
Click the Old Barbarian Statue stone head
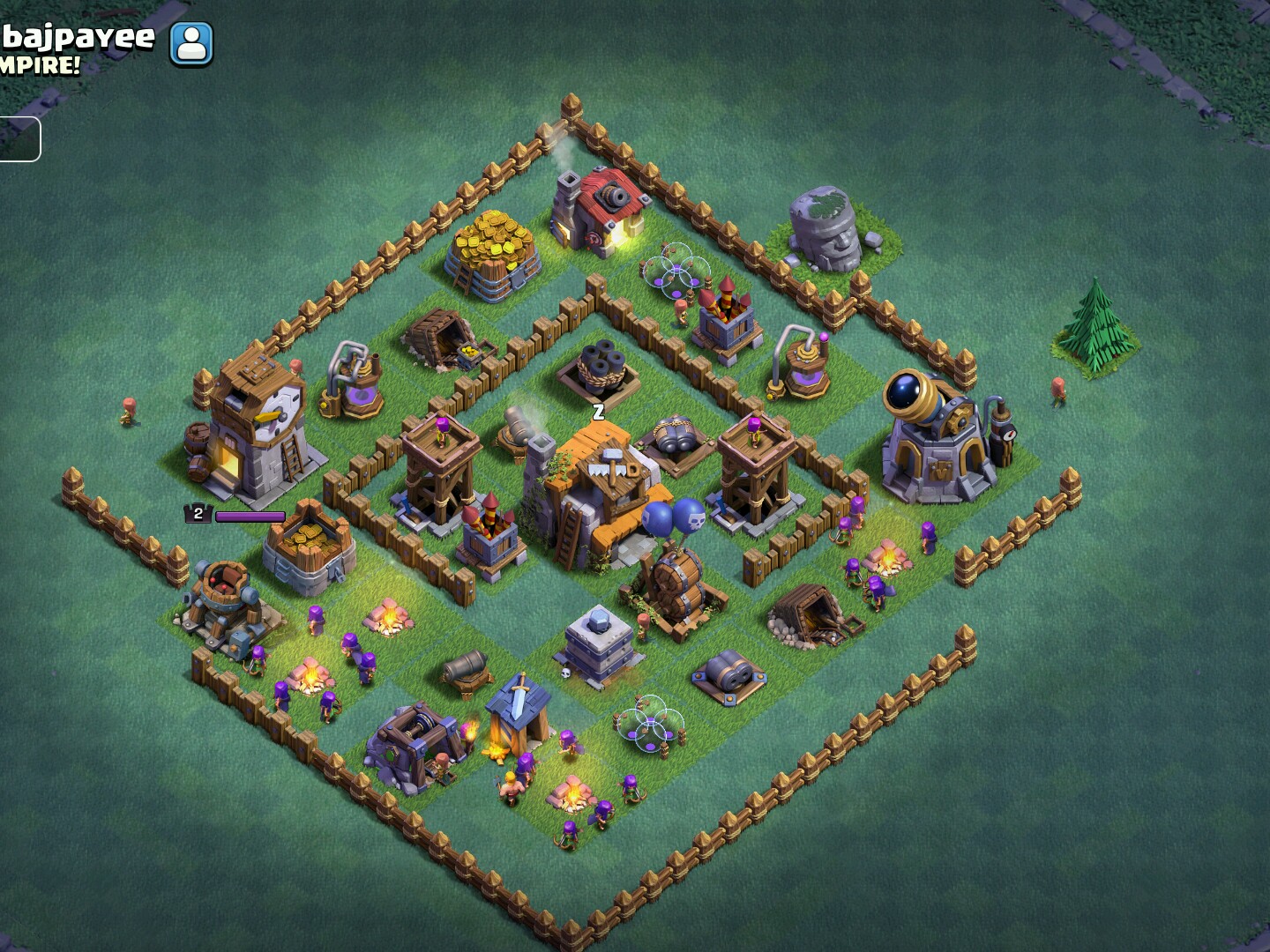[825, 225]
